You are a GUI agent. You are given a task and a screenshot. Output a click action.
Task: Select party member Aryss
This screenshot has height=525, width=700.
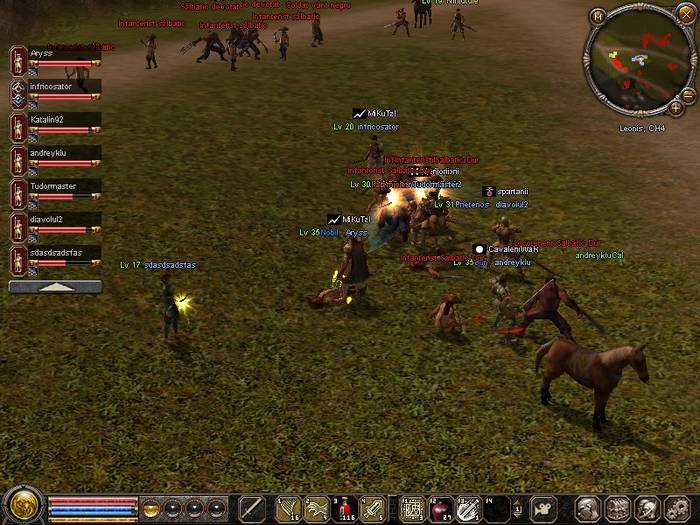coord(55,60)
